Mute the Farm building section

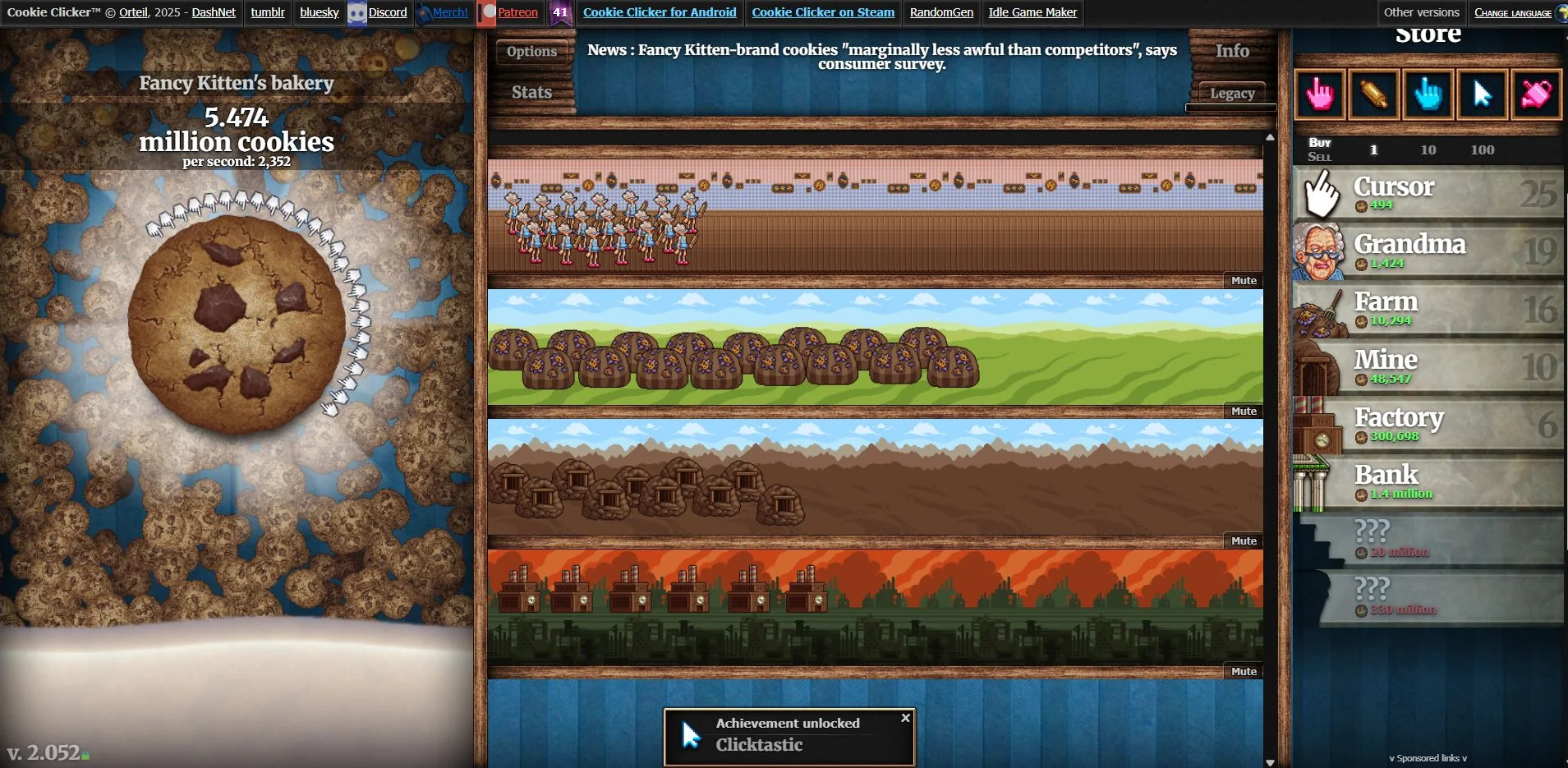1244,411
